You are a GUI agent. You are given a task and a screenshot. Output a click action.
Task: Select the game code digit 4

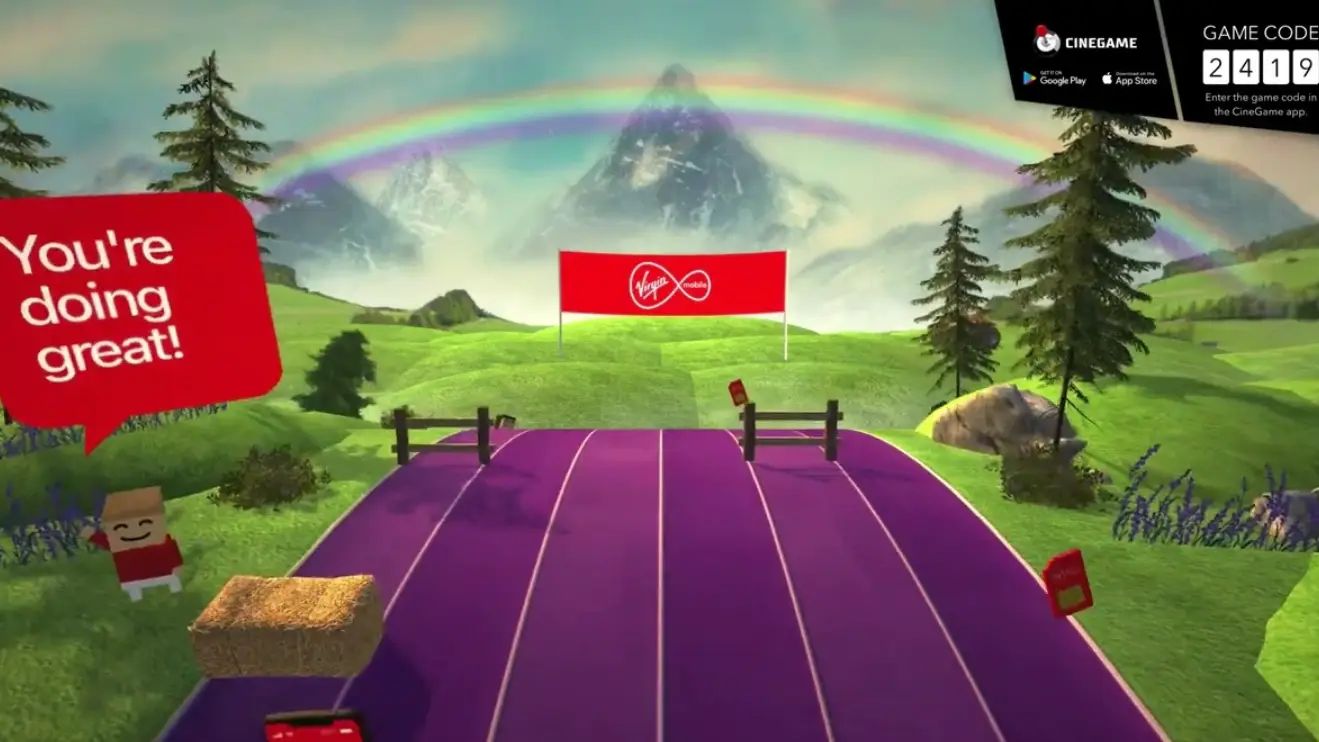[1247, 66]
